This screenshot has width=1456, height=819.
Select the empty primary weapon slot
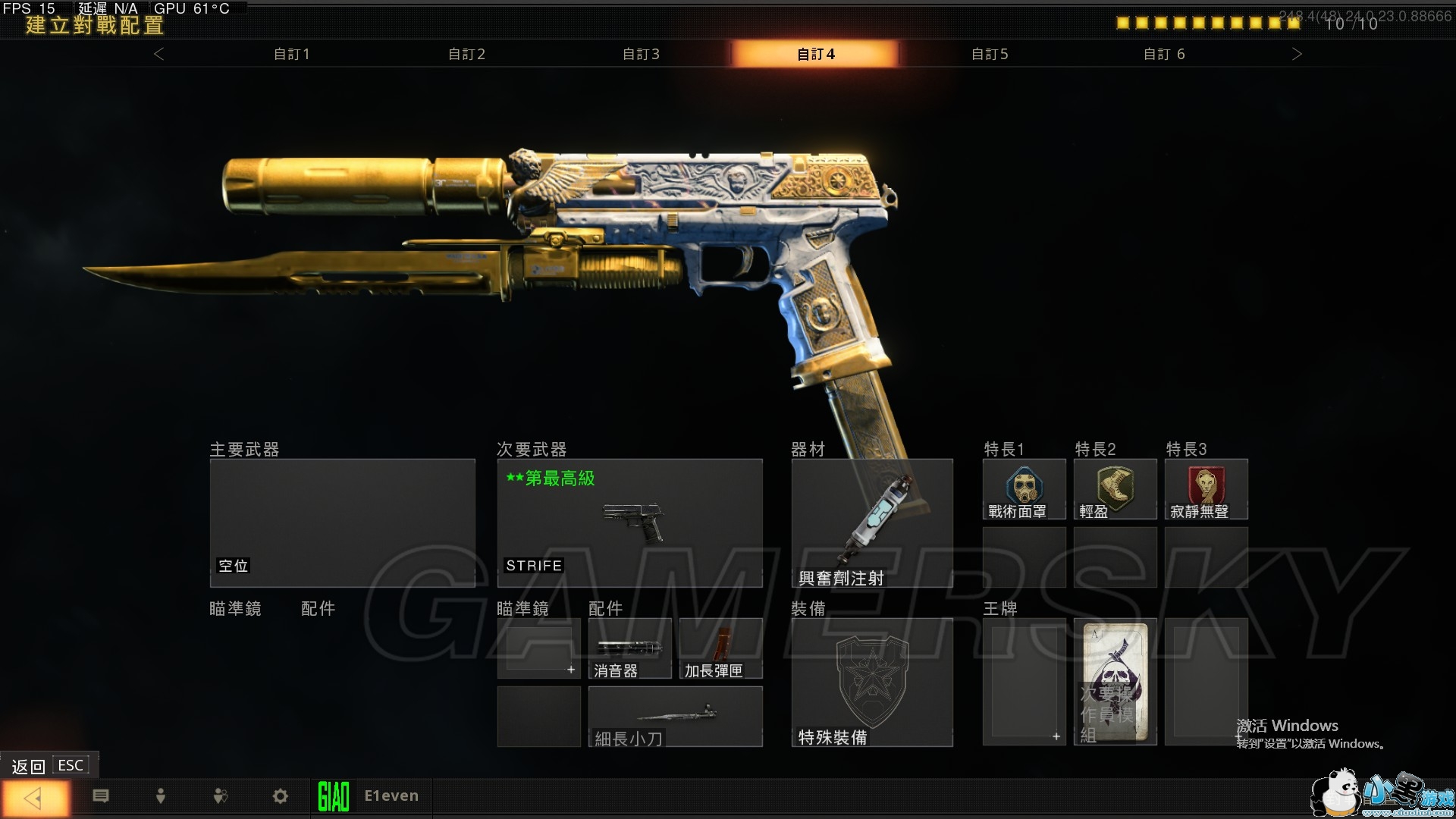pyautogui.click(x=342, y=522)
